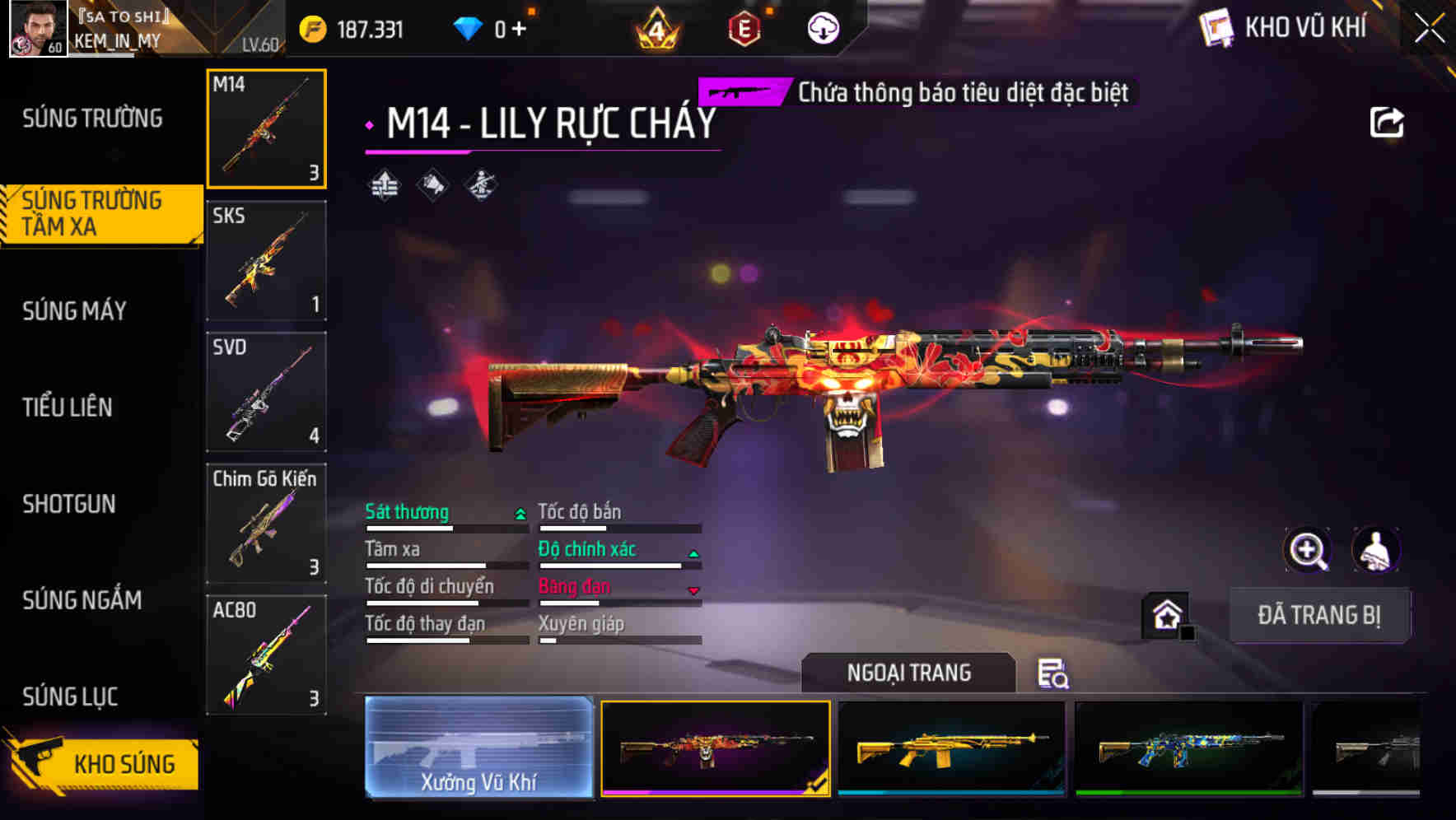Open the home-star lobby display icon

1164,616
